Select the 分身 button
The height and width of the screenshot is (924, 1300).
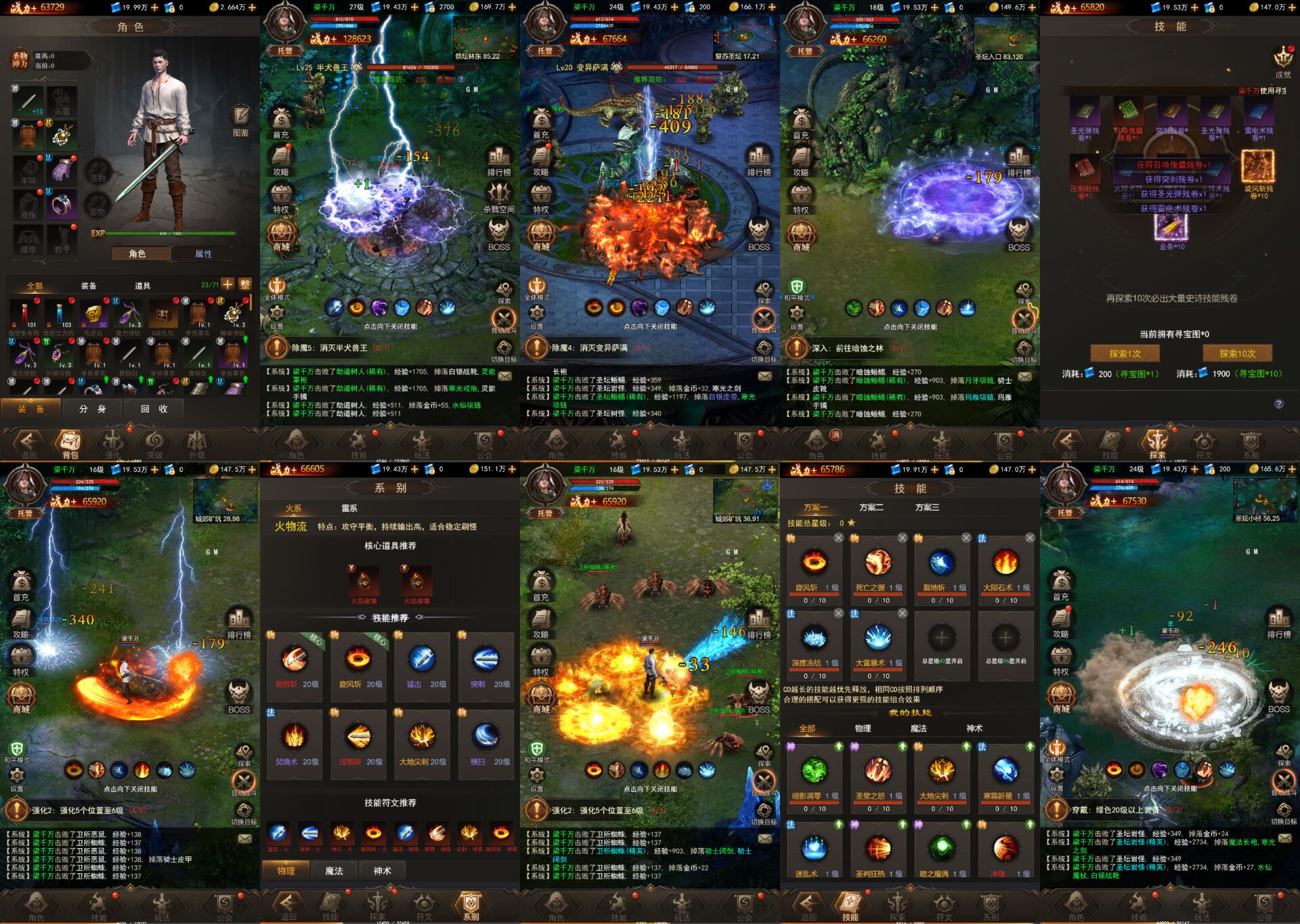coord(92,409)
